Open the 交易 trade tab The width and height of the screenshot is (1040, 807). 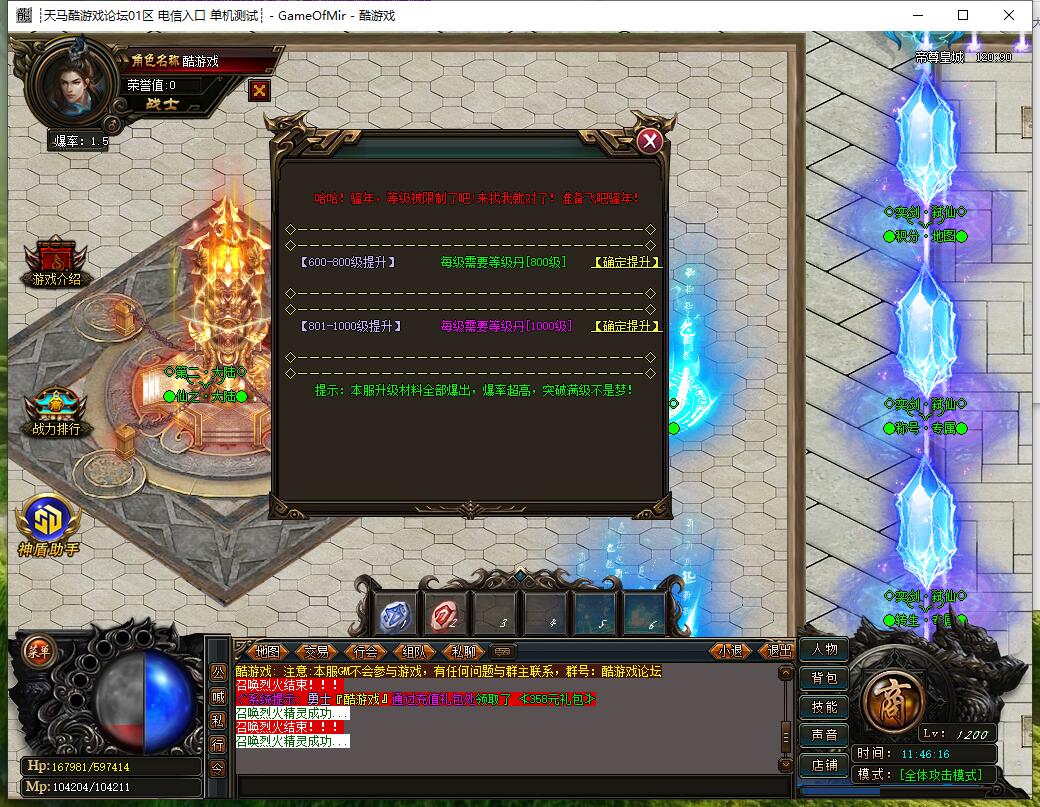click(x=316, y=651)
